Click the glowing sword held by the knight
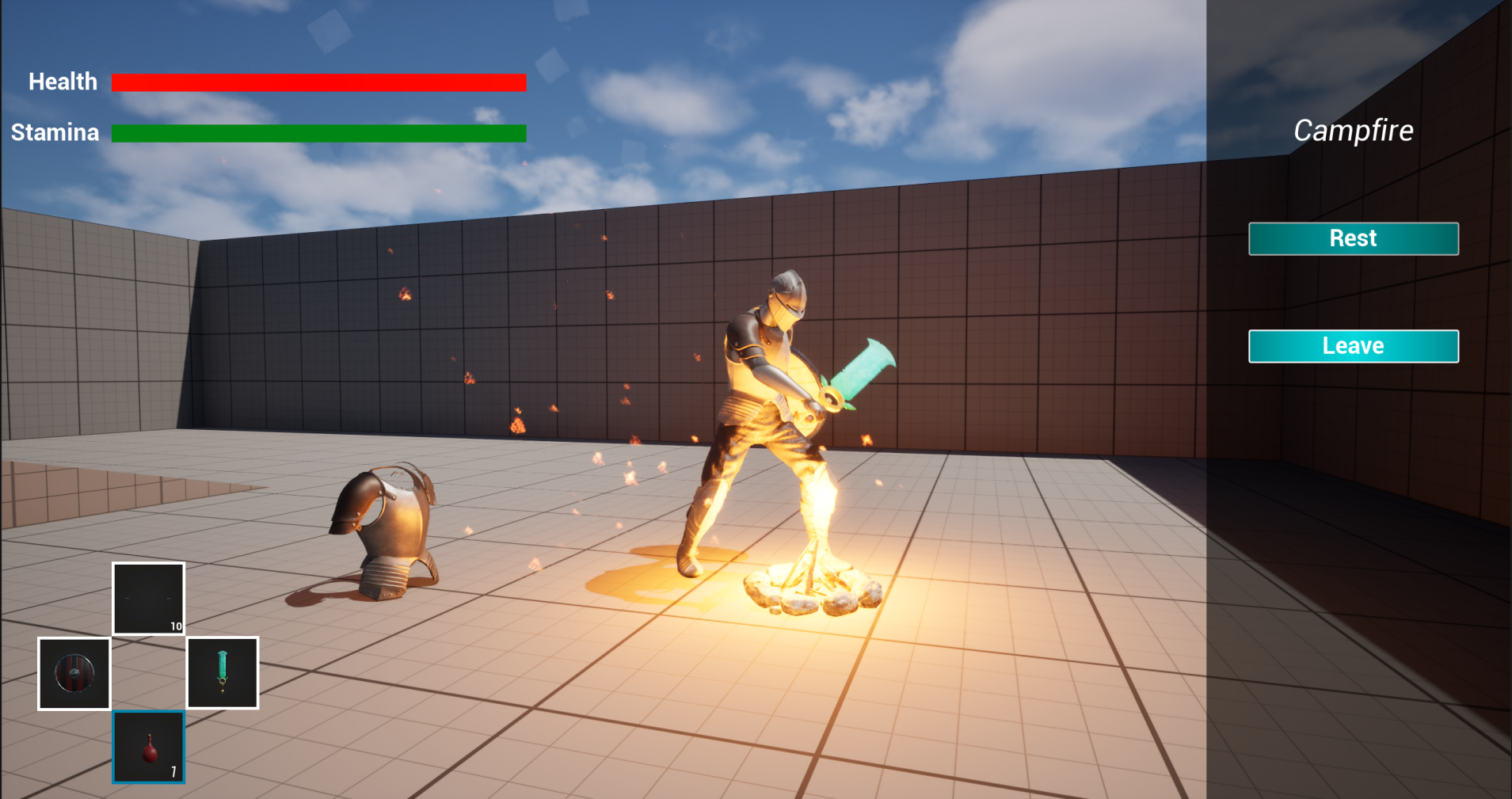 point(863,372)
